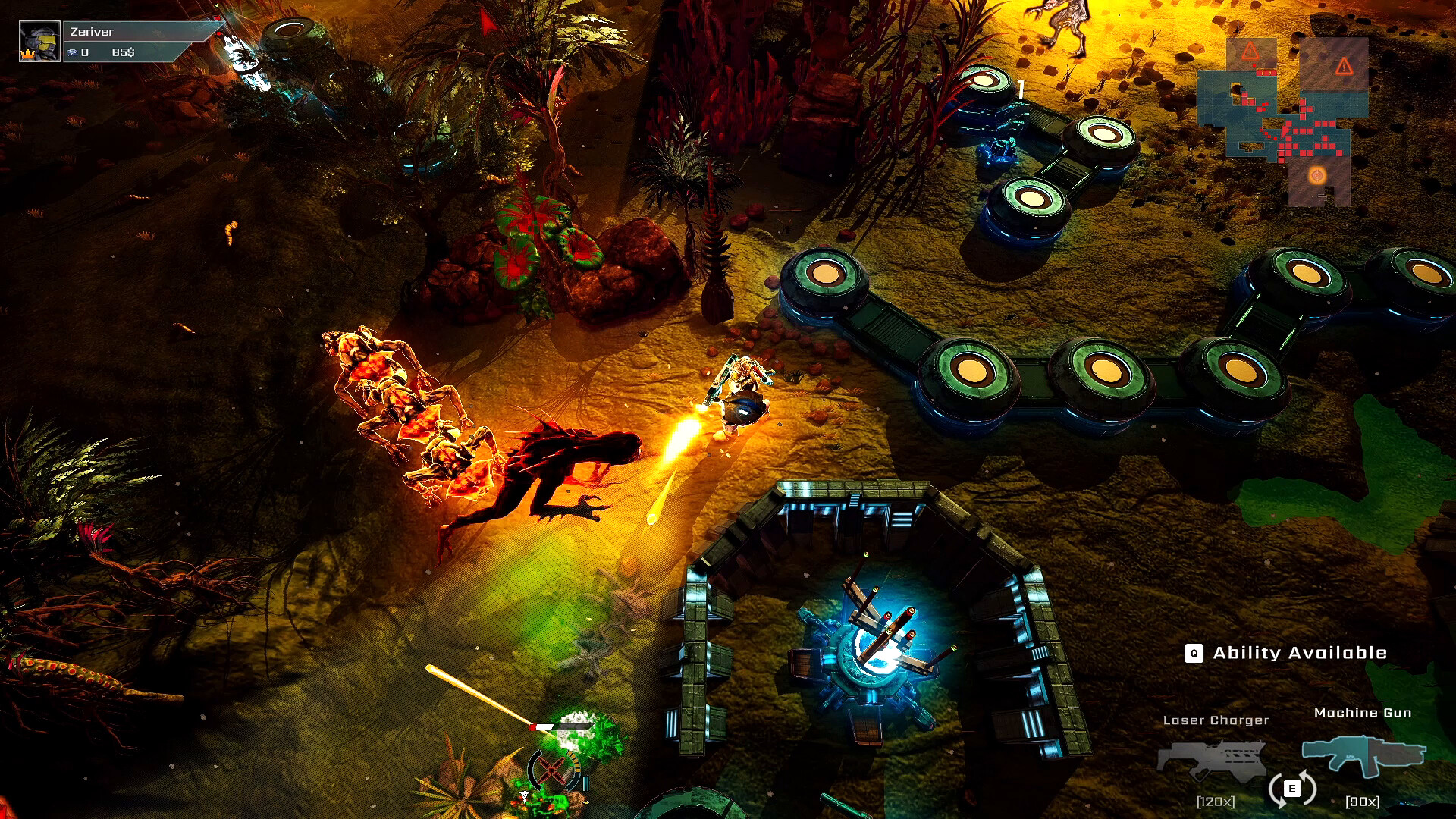The width and height of the screenshot is (1456, 819).
Task: Select the Machine Gun weapon
Action: (x=1363, y=755)
